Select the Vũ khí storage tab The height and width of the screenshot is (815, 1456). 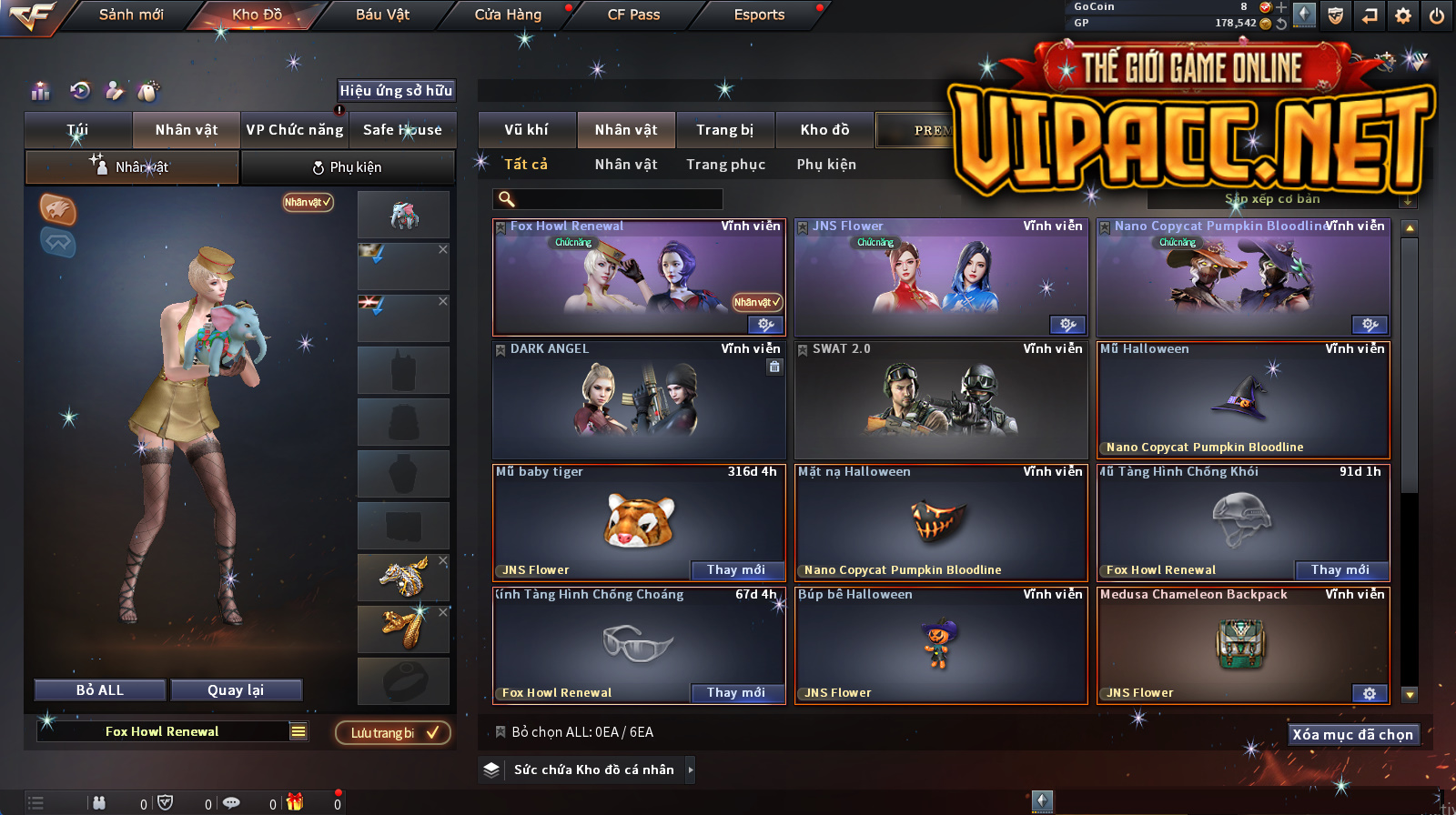(x=526, y=130)
